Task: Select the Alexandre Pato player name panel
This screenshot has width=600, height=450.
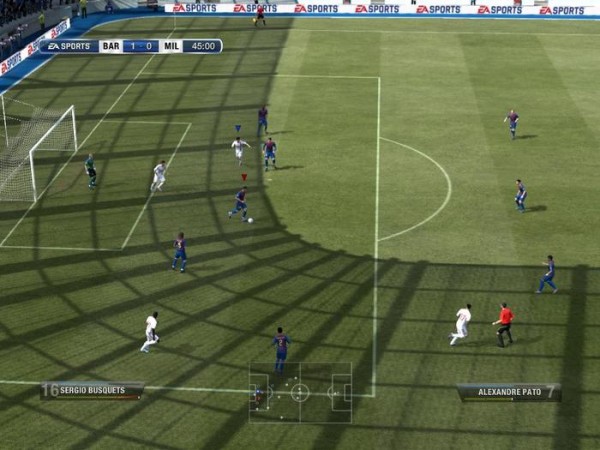Action: coord(509,392)
